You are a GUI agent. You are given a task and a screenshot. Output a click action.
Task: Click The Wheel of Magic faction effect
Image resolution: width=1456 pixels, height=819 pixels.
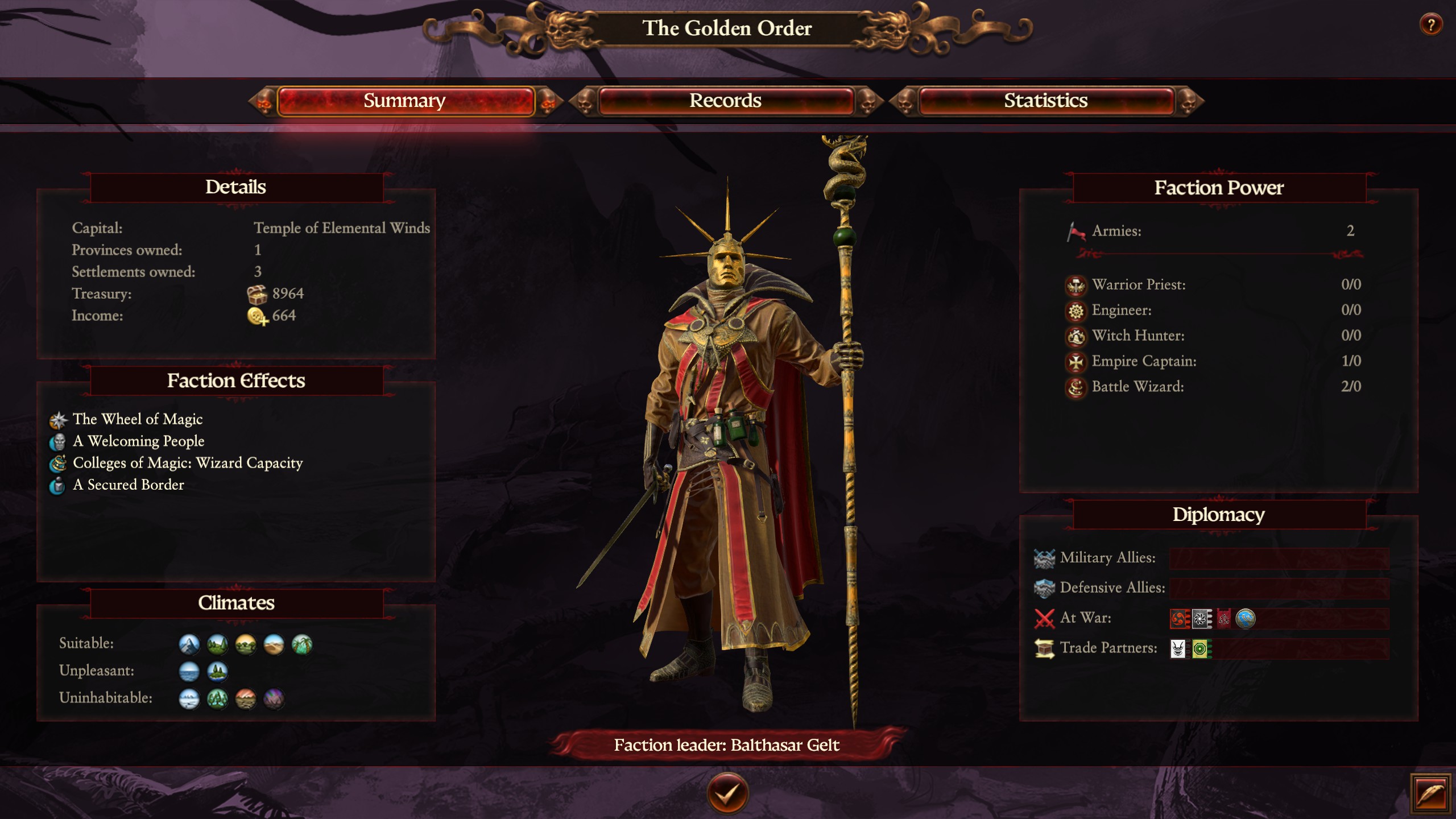[138, 419]
